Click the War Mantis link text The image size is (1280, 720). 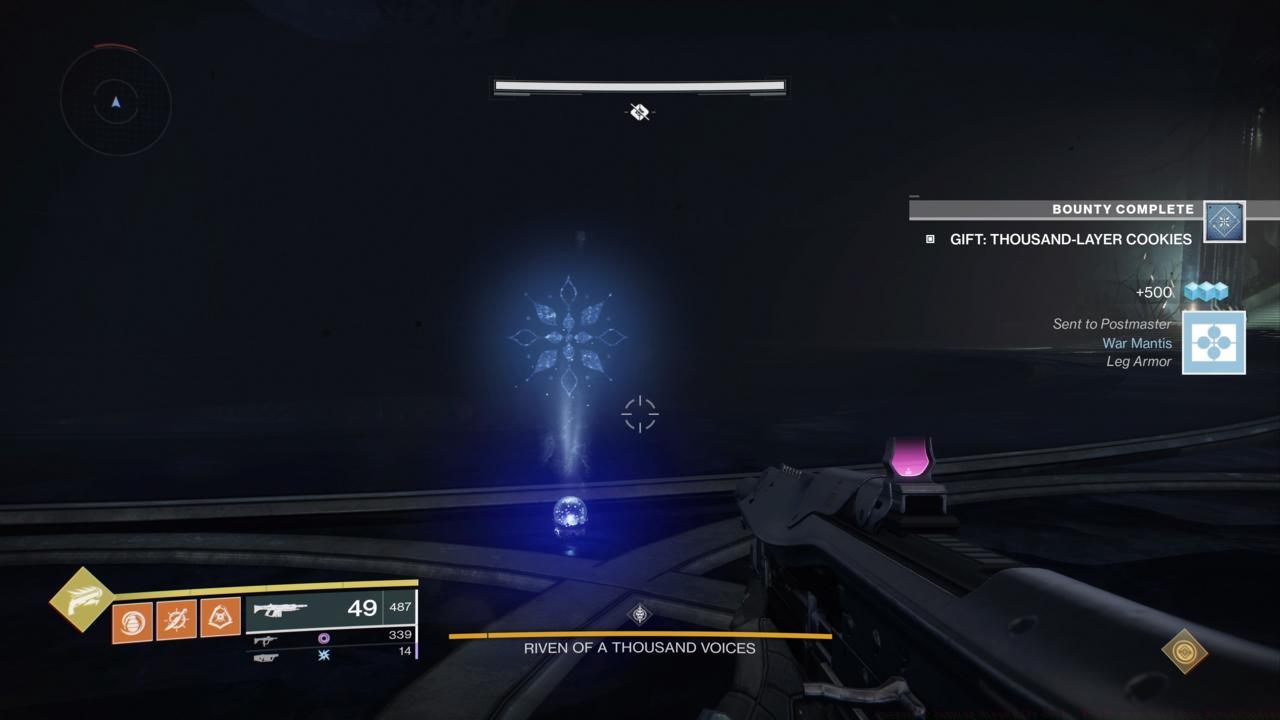pyautogui.click(x=1136, y=343)
